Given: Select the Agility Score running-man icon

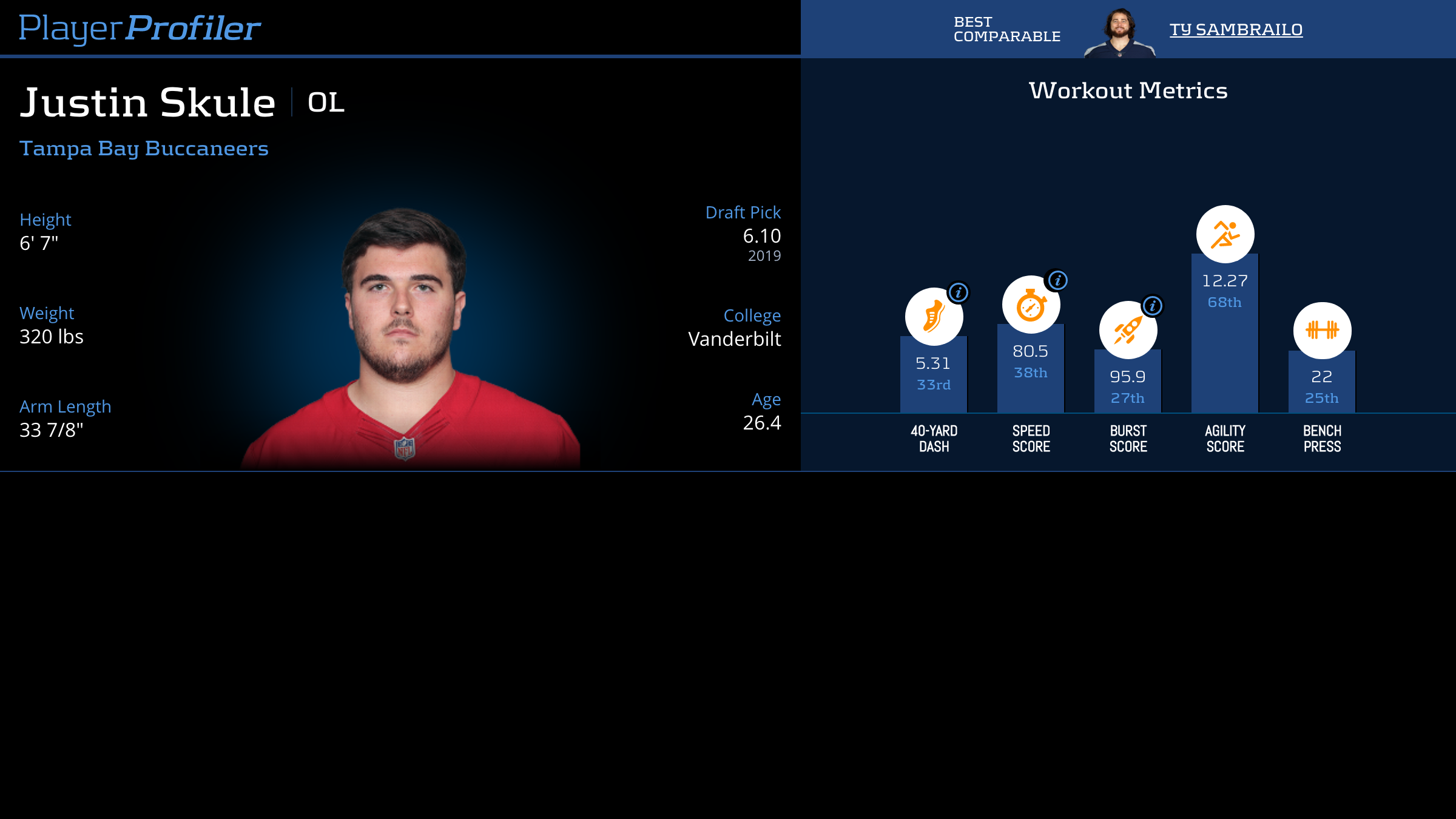Looking at the screenshot, I should tap(1225, 234).
